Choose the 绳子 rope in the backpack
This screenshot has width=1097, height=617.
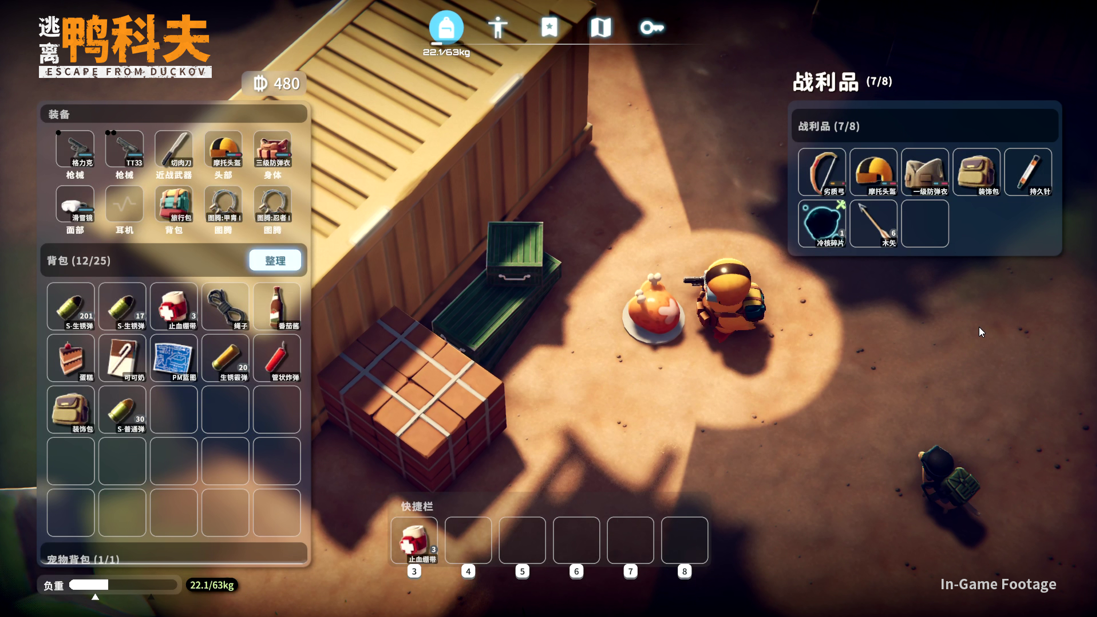[226, 306]
